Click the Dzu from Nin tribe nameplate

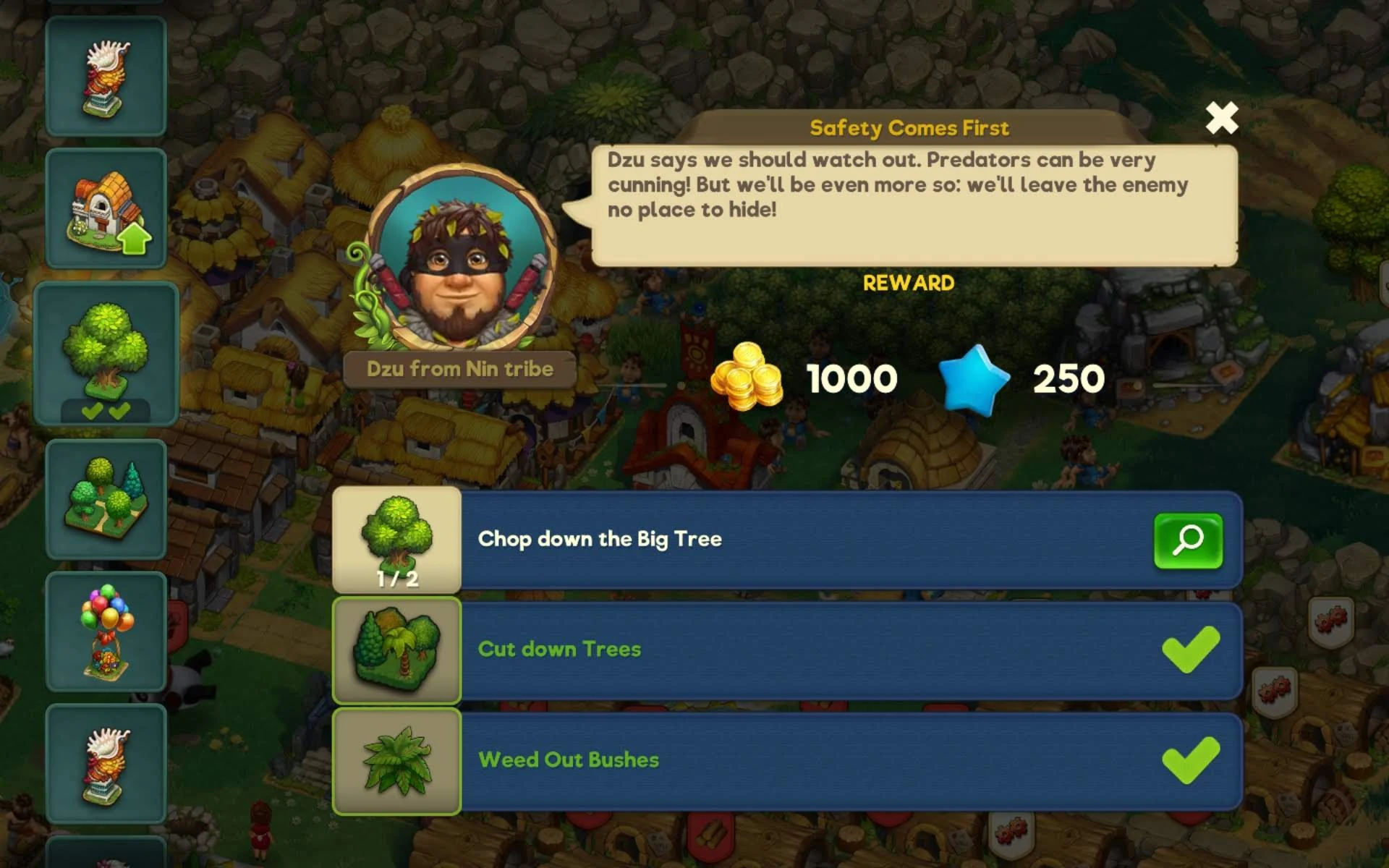tap(459, 369)
